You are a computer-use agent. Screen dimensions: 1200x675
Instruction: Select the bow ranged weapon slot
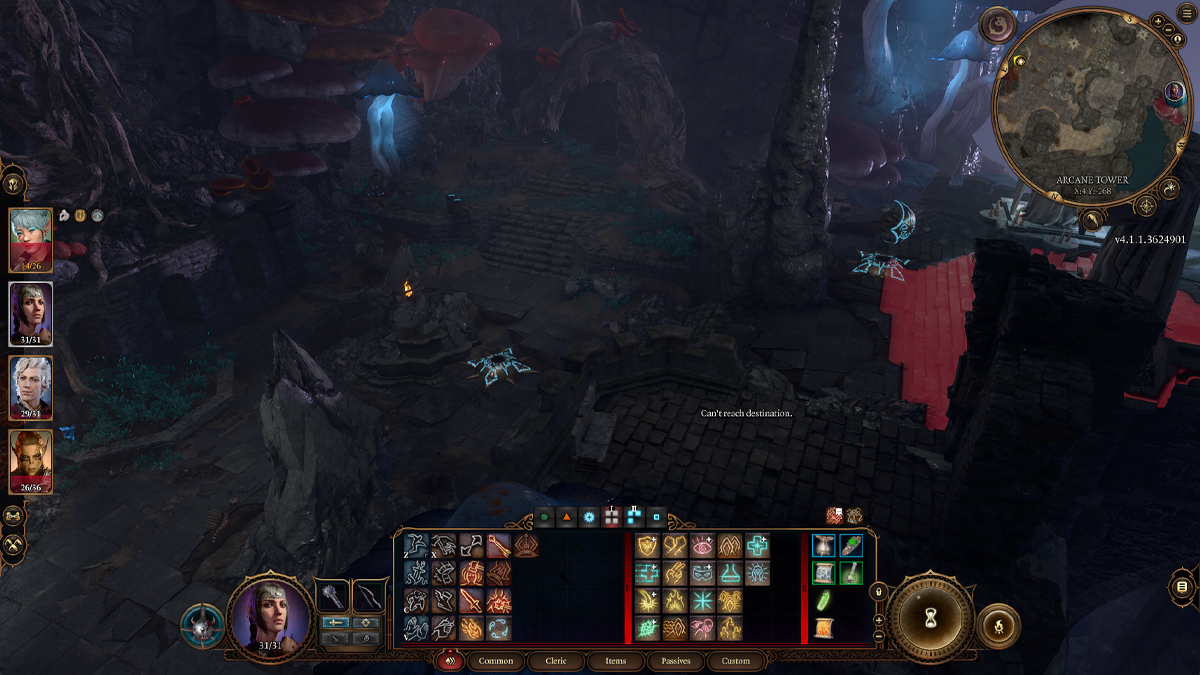tap(370, 596)
